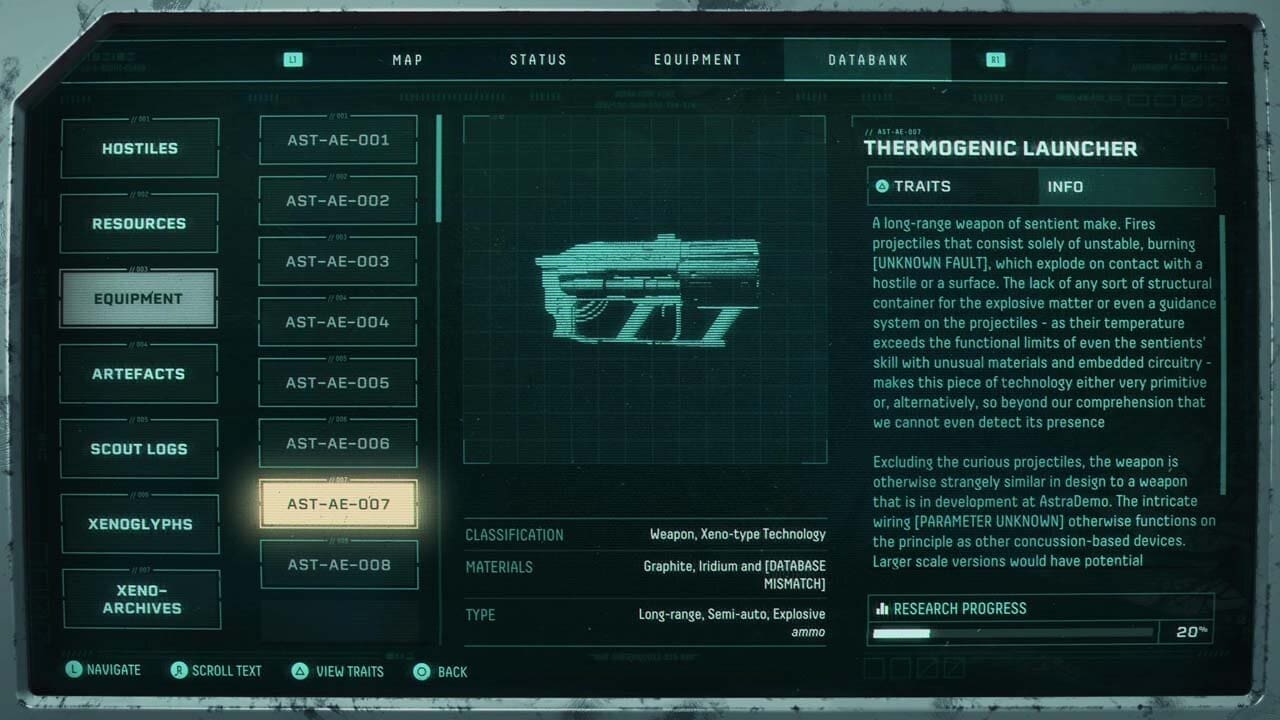Select databank entry AST-AE-001

click(338, 139)
